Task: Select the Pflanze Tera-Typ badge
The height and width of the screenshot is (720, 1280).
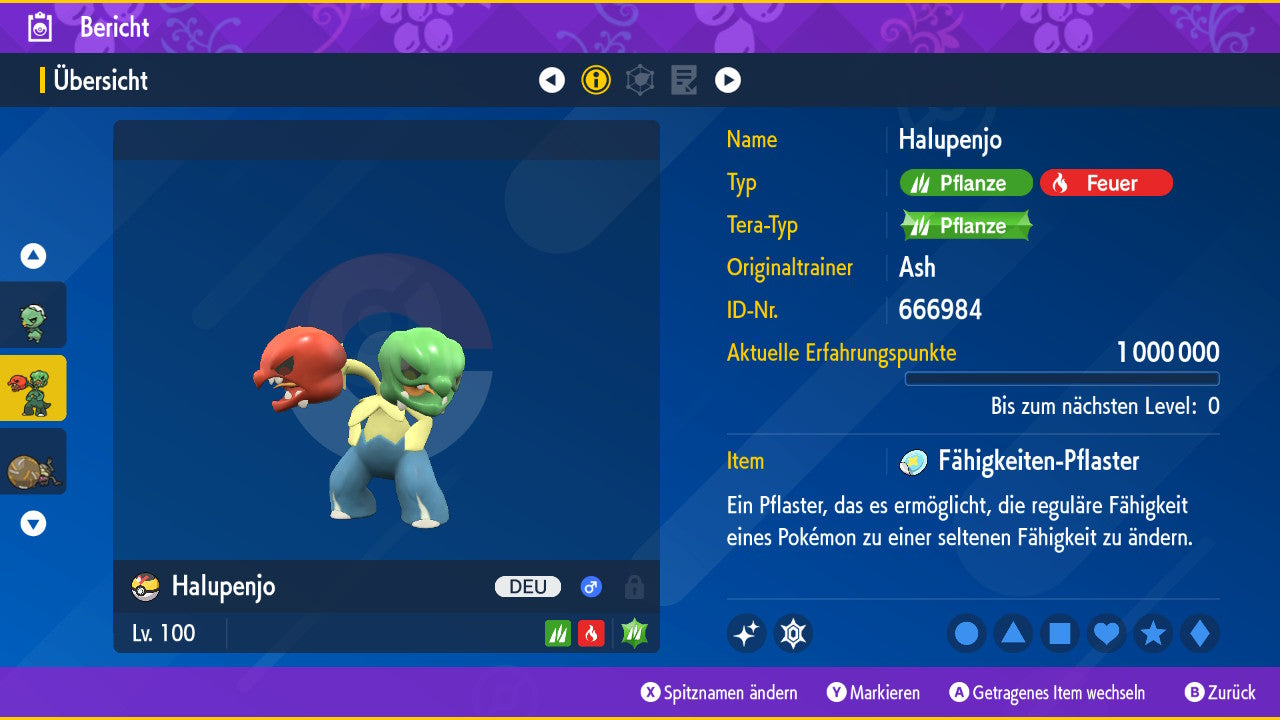Action: (x=966, y=226)
